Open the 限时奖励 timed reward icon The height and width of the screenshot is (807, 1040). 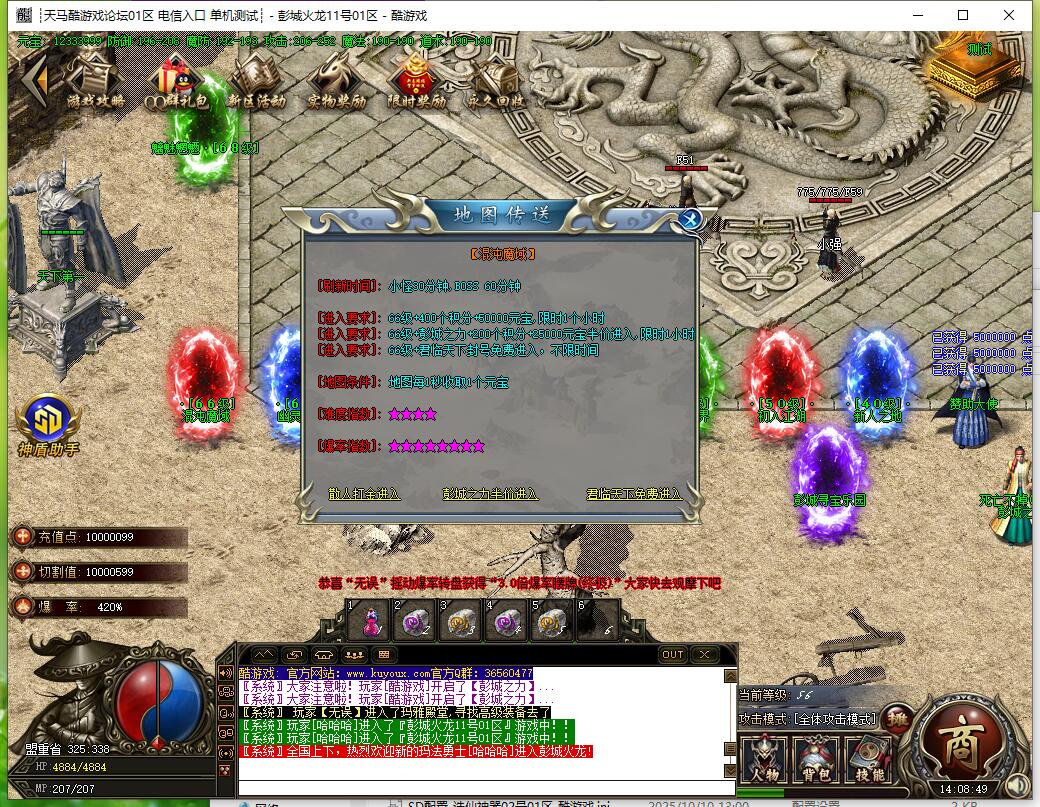[416, 79]
